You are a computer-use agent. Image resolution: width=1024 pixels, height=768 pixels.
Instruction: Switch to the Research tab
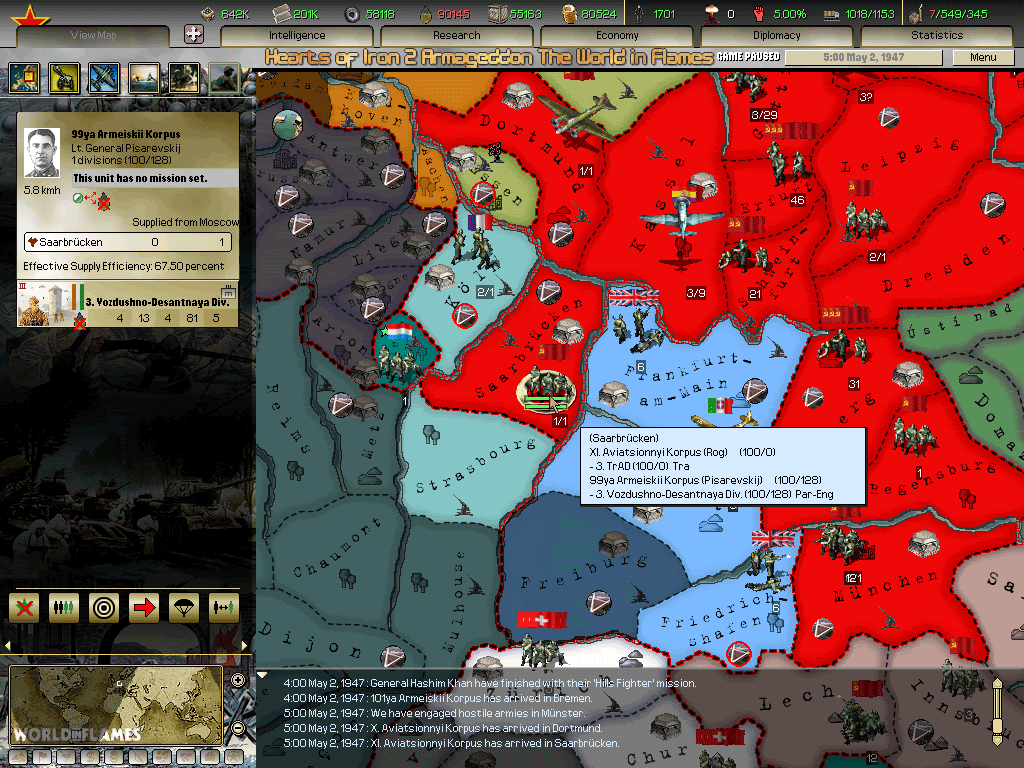[457, 35]
